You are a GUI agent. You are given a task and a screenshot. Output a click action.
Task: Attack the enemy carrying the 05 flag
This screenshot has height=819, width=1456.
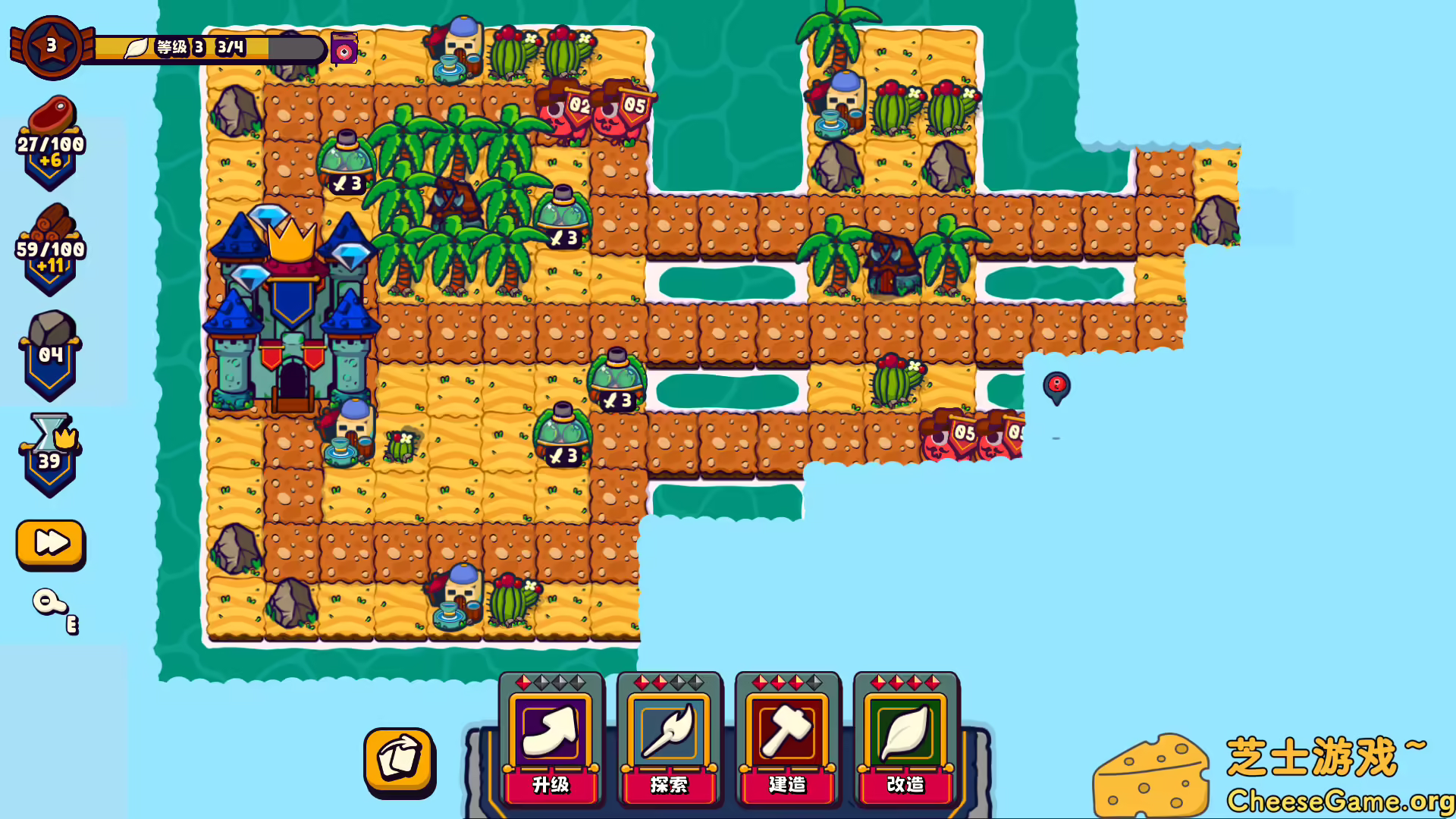pos(620,112)
